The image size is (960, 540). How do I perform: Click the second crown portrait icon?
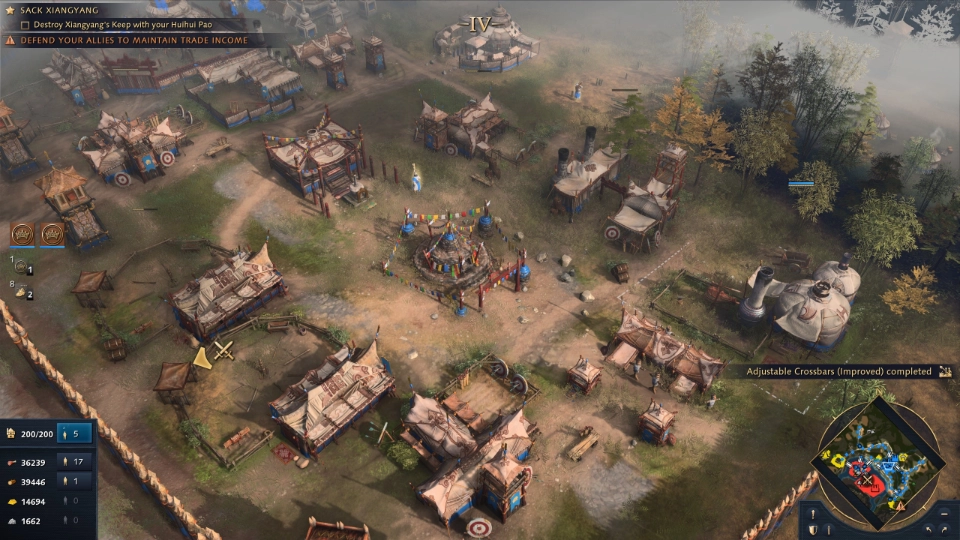52,234
